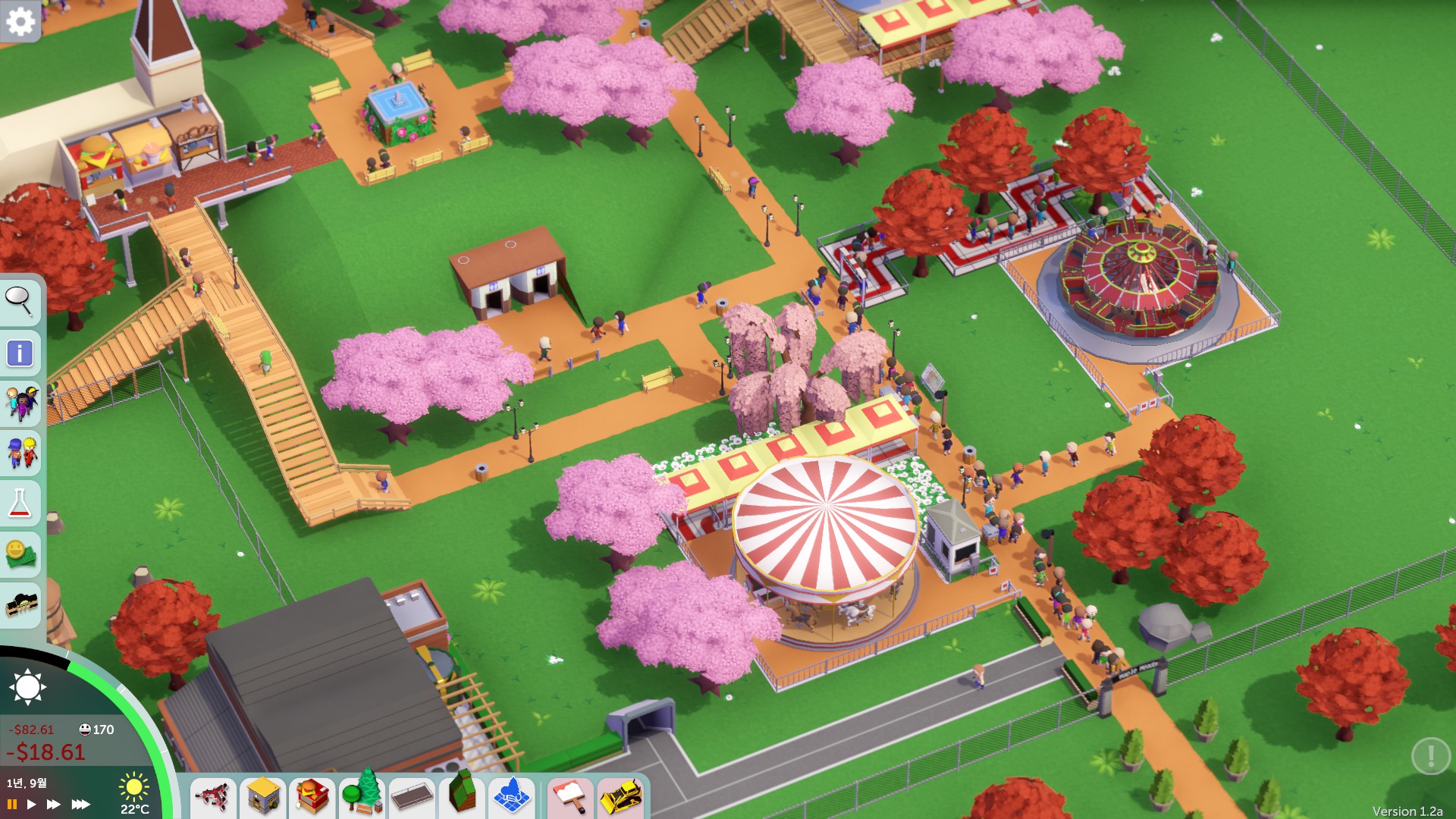Image resolution: width=1456 pixels, height=819 pixels.
Task: Select the path building tool
Action: [x=412, y=796]
